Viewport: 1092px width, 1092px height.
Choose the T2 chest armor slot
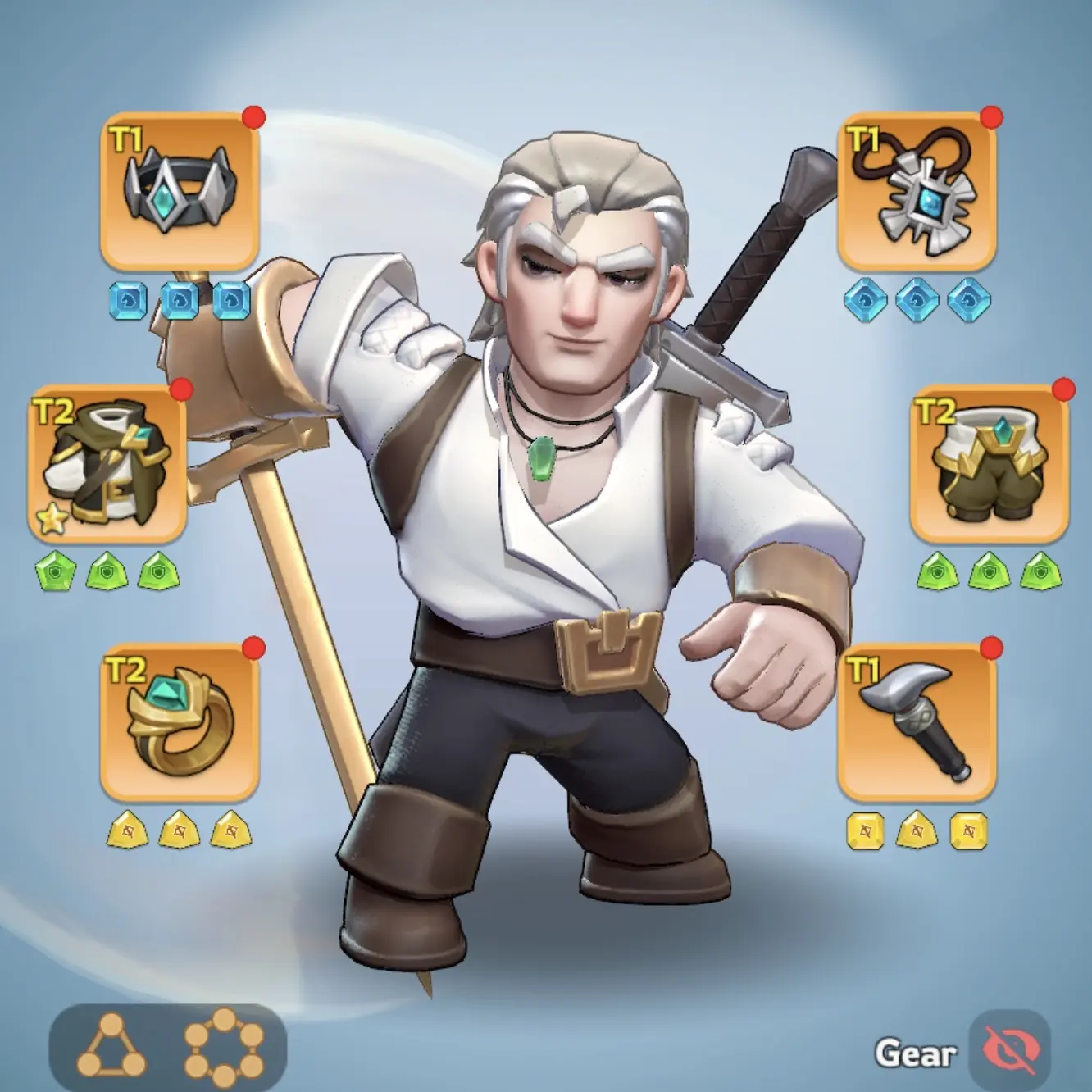107,464
